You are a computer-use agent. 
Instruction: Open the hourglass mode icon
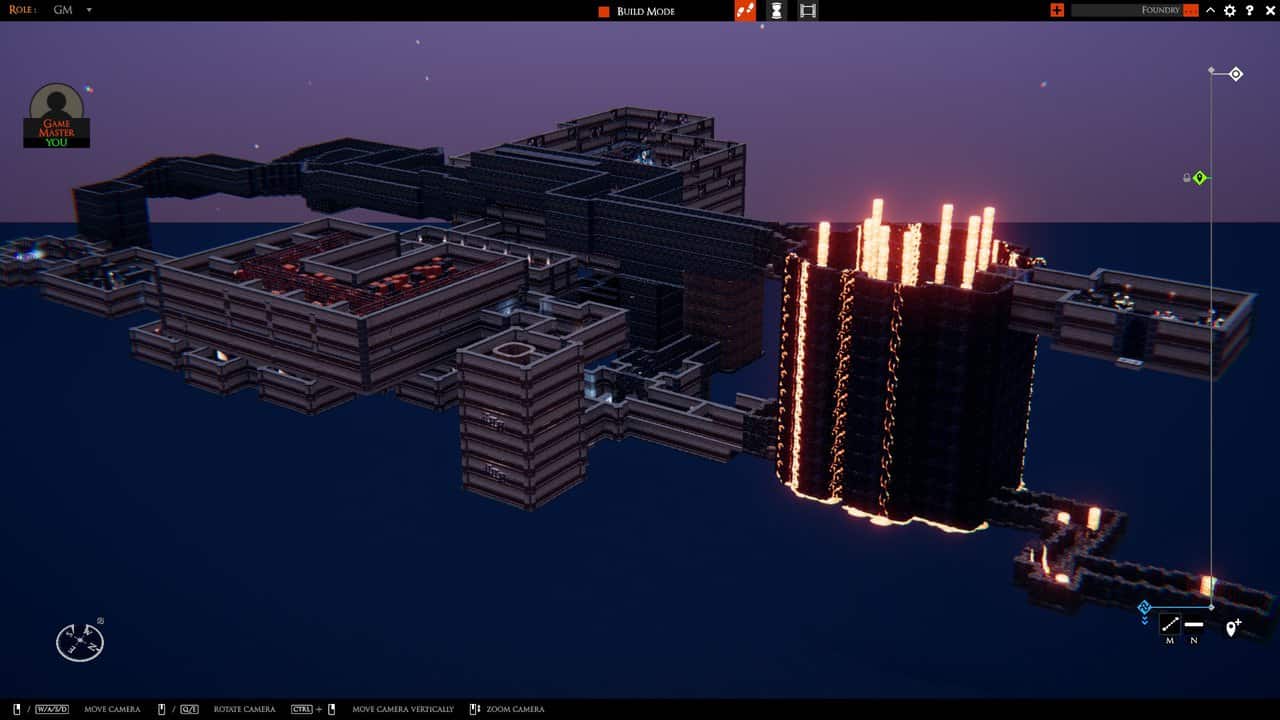776,11
